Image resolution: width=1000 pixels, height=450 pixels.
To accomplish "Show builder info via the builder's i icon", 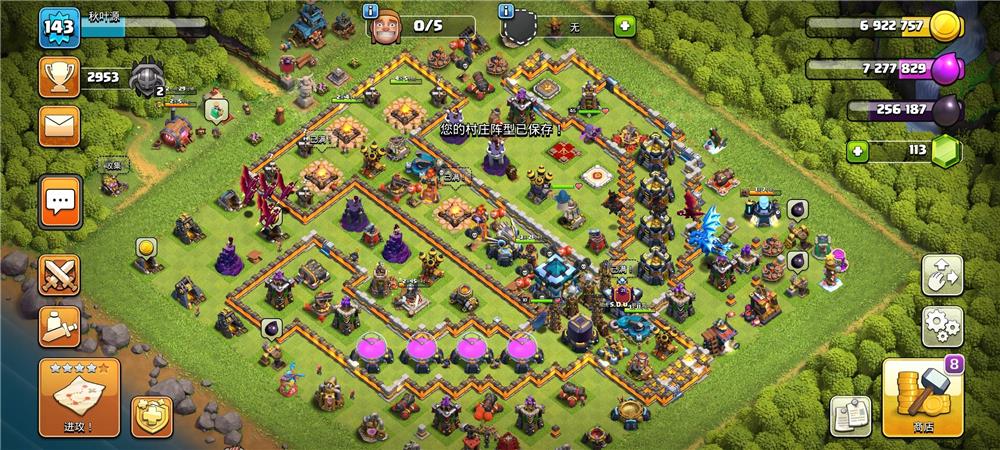I will pos(370,12).
